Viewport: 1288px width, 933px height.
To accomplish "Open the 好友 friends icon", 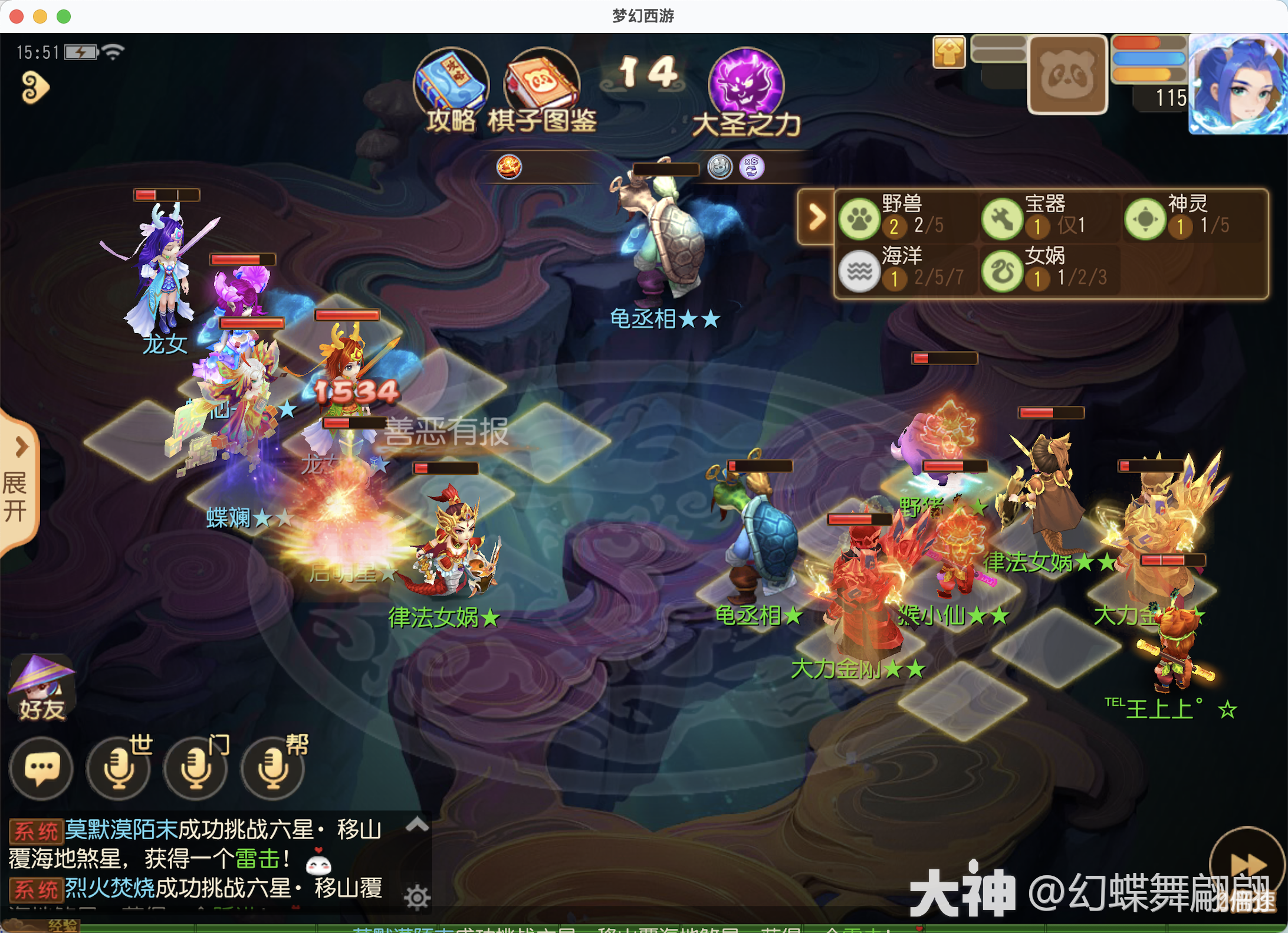I will tap(41, 687).
